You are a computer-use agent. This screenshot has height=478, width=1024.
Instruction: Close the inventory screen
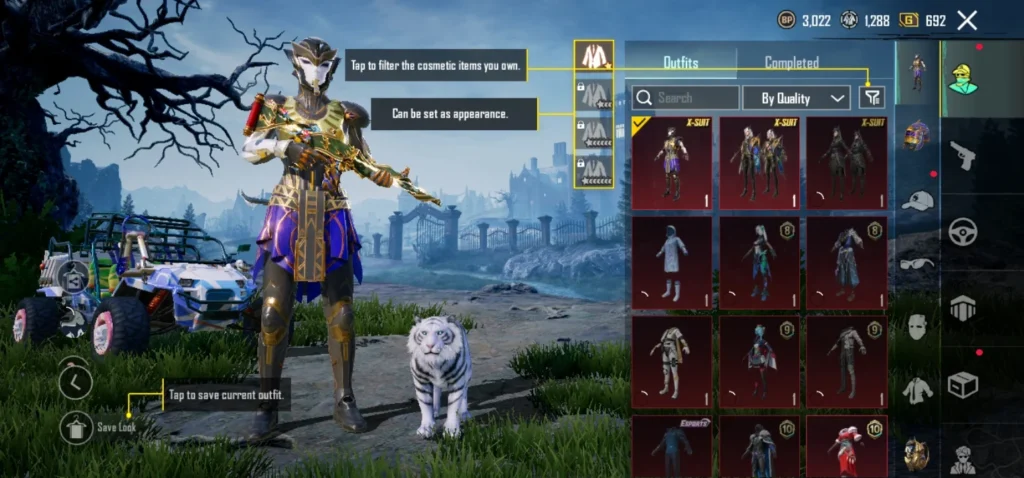(x=967, y=20)
